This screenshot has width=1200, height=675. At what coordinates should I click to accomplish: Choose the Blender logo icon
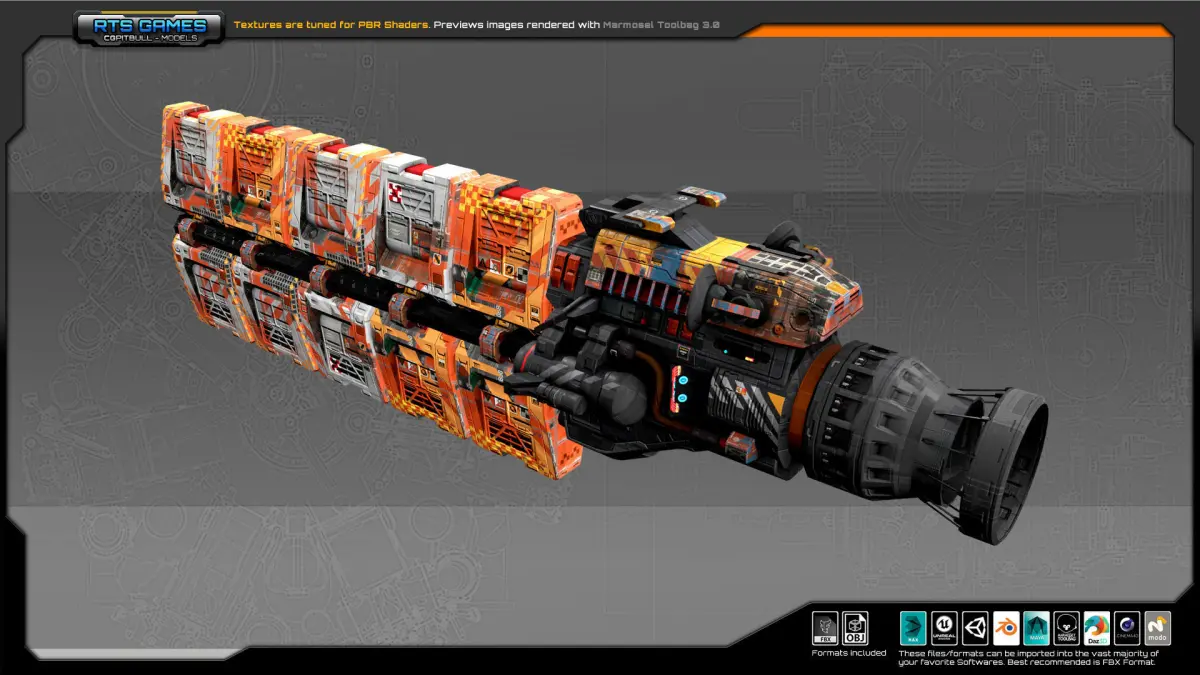(x=1006, y=628)
